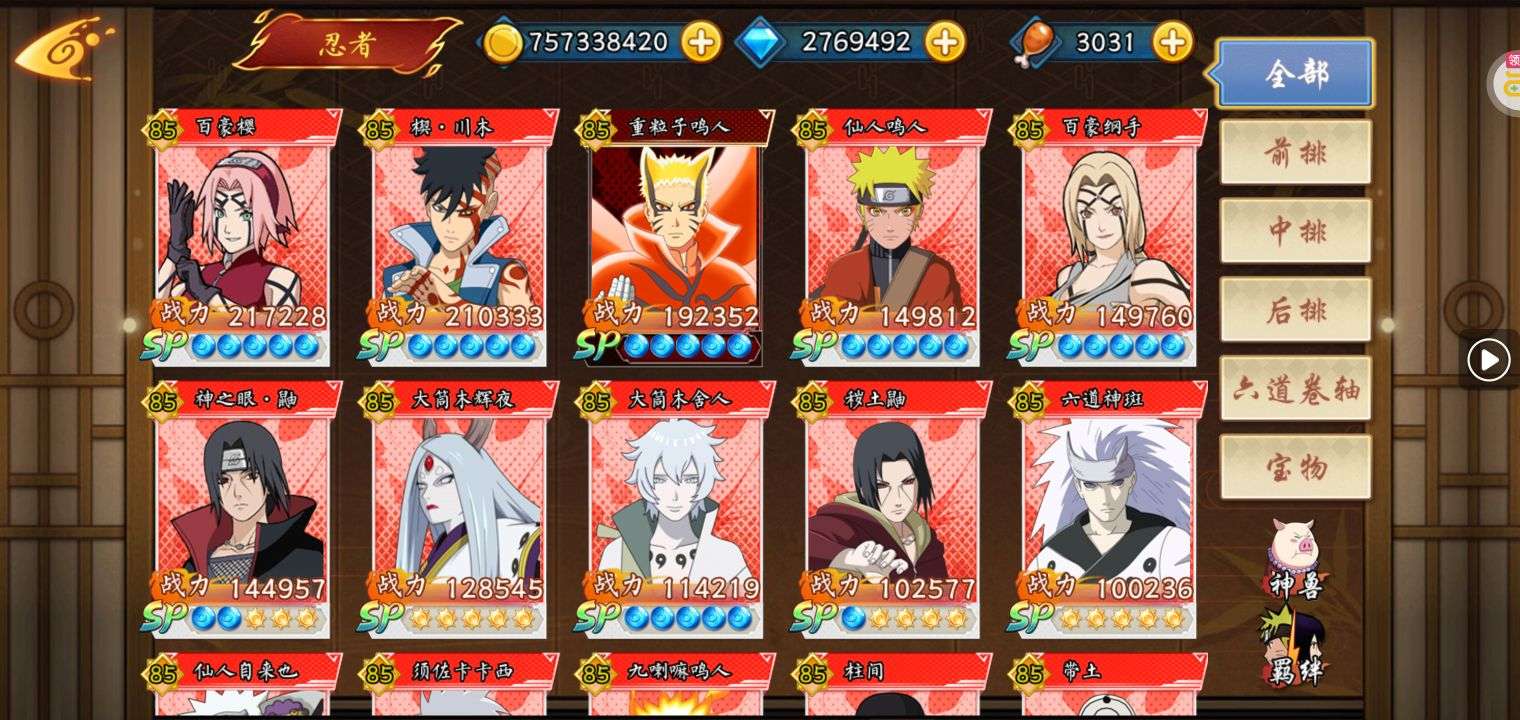Go back with the golden swirl button
This screenshot has width=1520, height=720.
pos(63,49)
